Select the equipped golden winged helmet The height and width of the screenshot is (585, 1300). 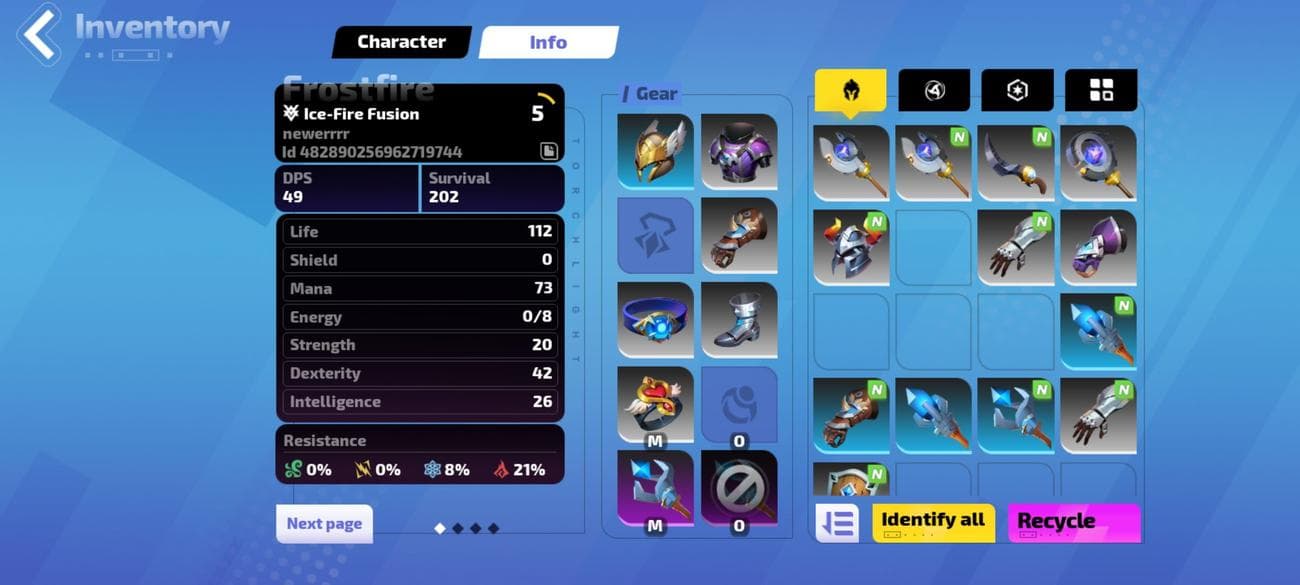coord(655,151)
